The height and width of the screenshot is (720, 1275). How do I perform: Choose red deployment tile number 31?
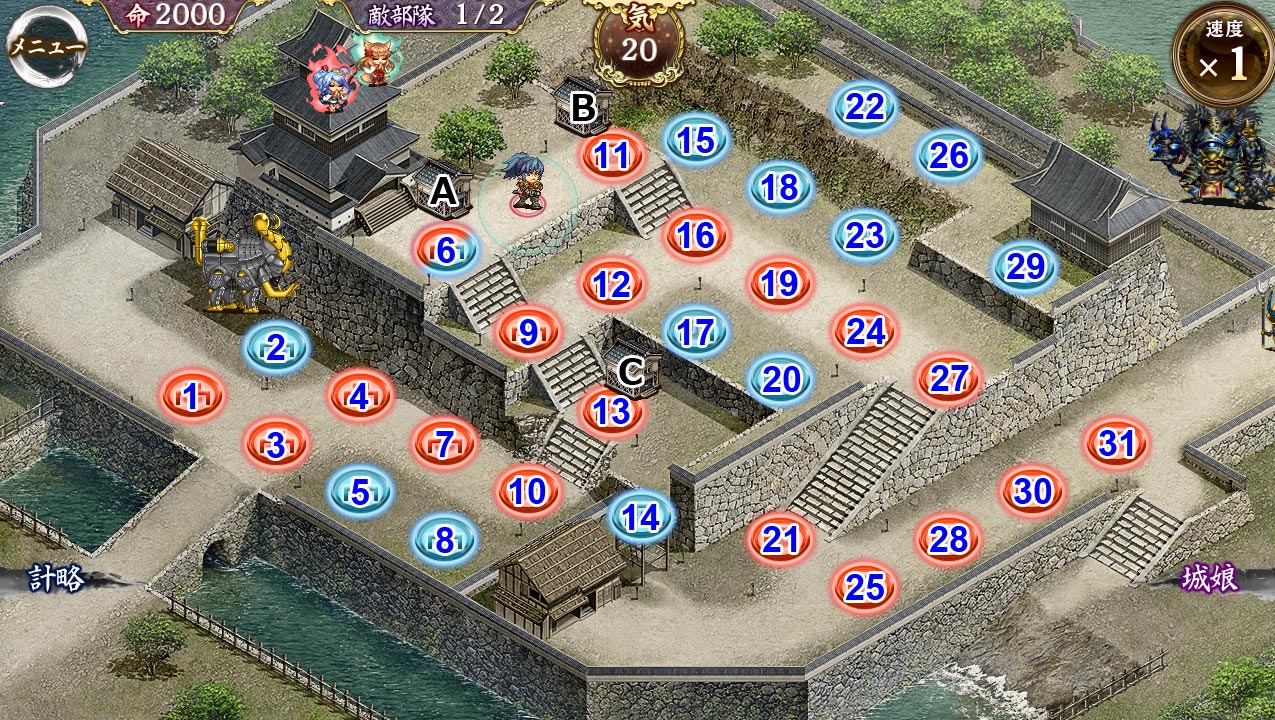click(1117, 443)
